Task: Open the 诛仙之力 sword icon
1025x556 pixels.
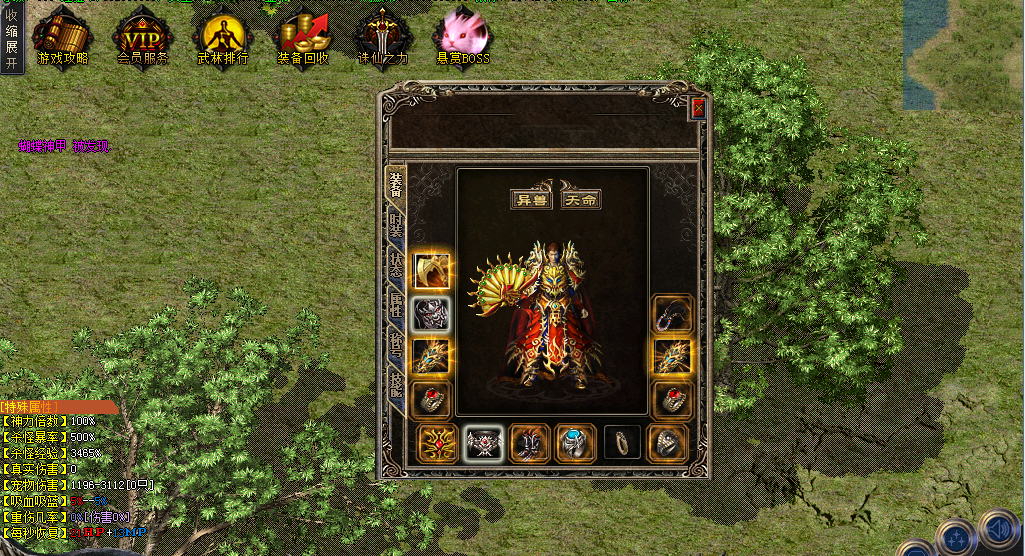Action: 383,38
